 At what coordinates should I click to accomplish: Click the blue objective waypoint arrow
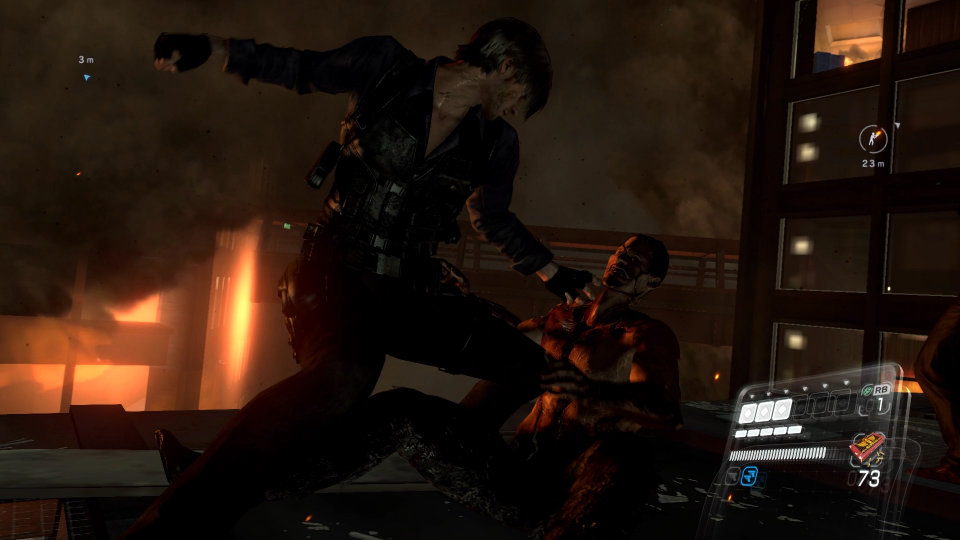pyautogui.click(x=87, y=76)
